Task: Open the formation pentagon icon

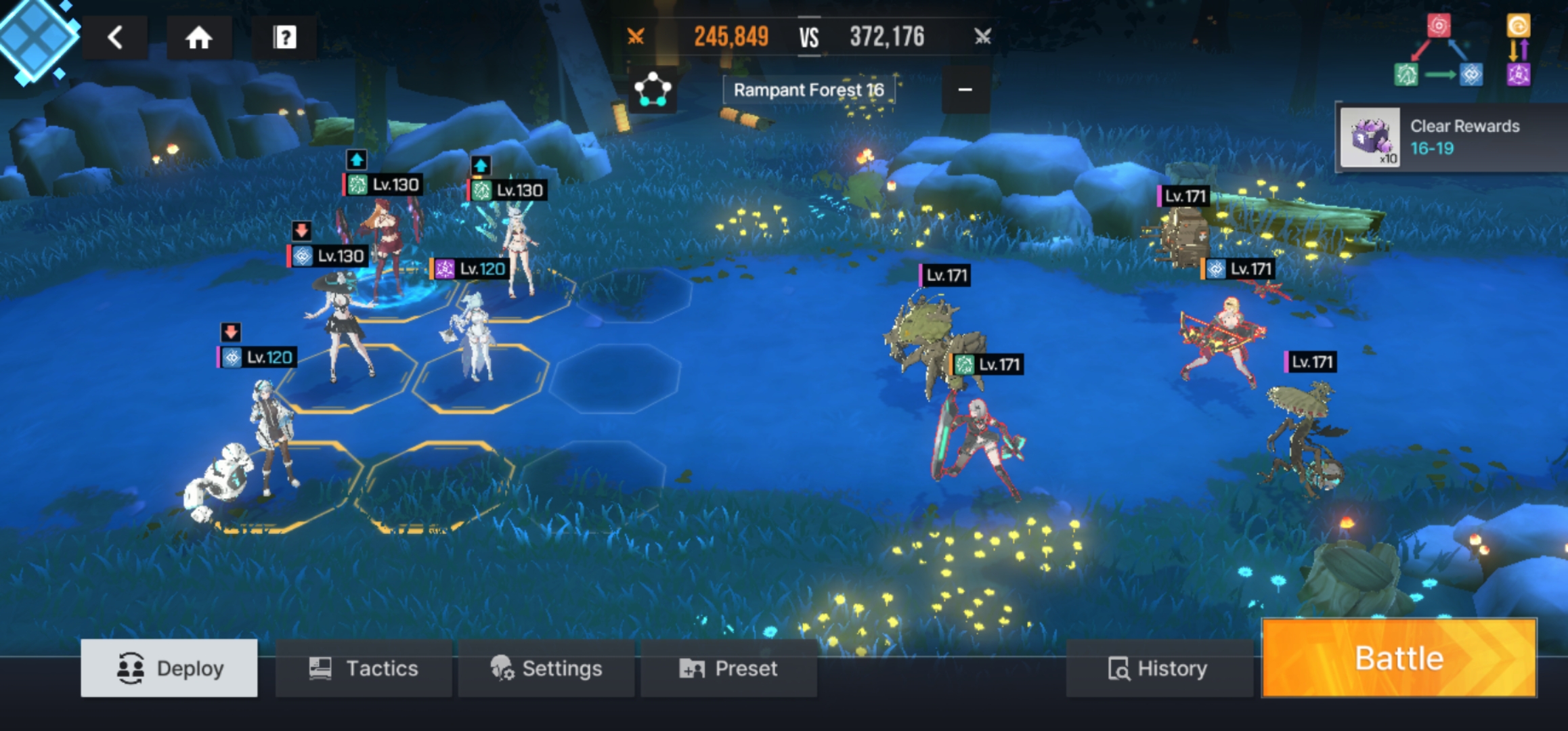Action: tap(652, 89)
